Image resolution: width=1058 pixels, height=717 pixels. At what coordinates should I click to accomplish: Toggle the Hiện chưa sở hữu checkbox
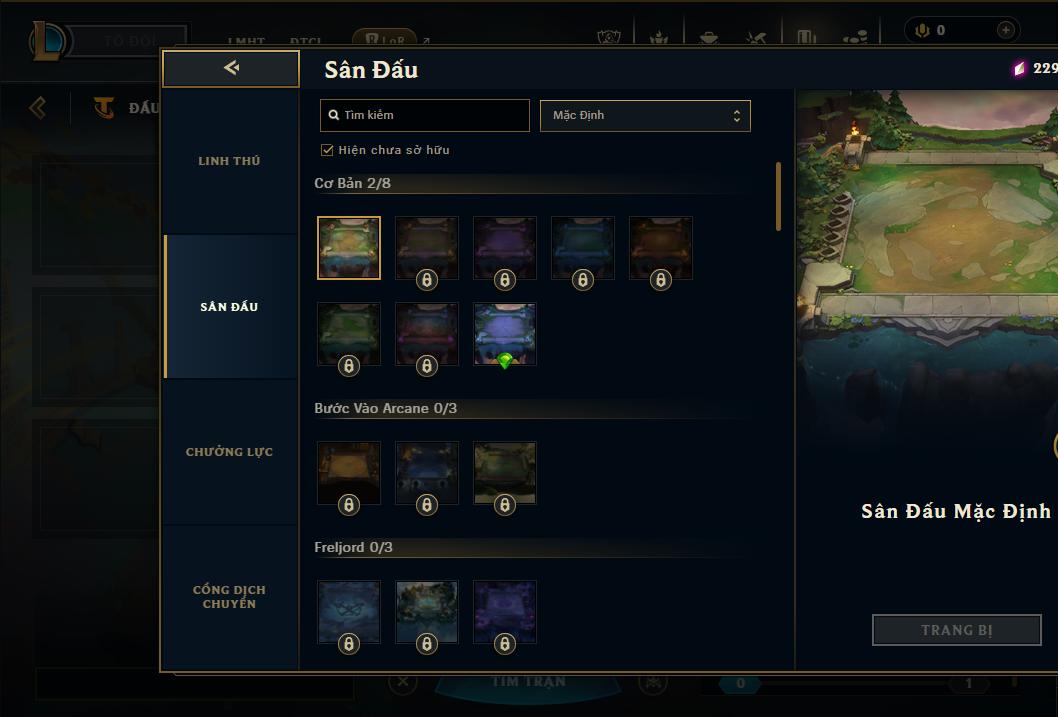[327, 150]
